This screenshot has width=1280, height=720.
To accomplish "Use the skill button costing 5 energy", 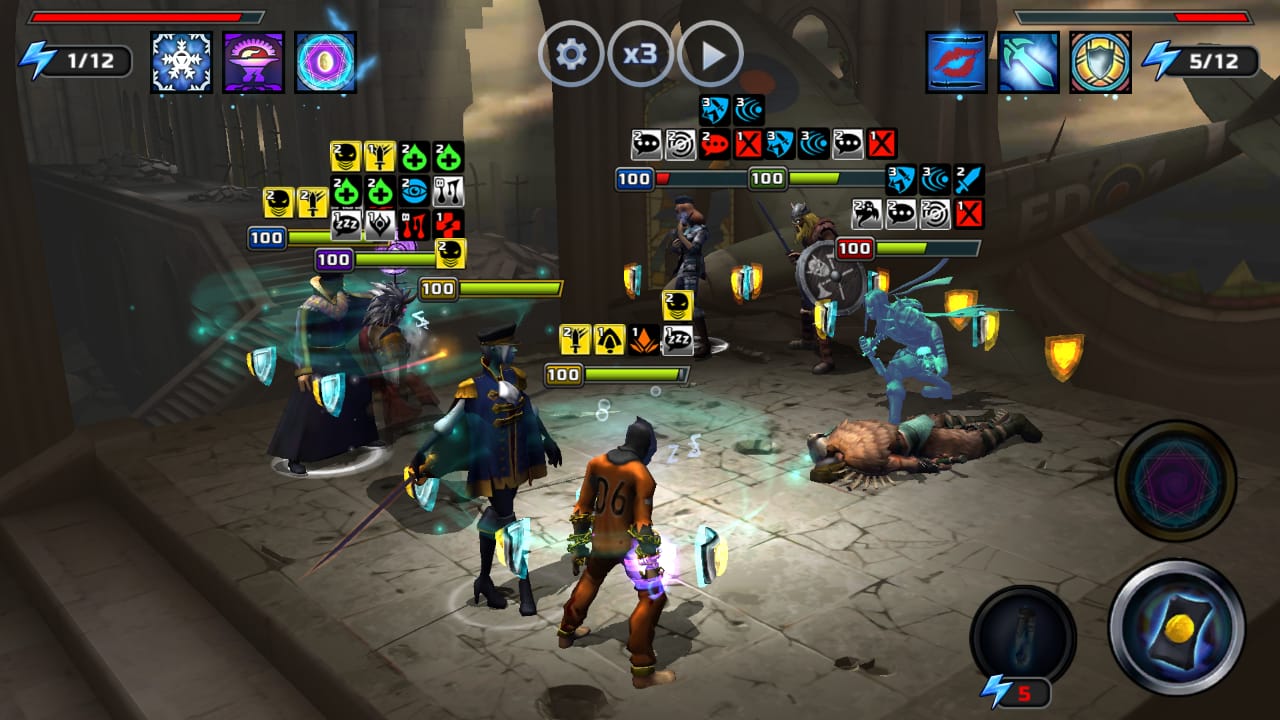I will pos(1022,634).
